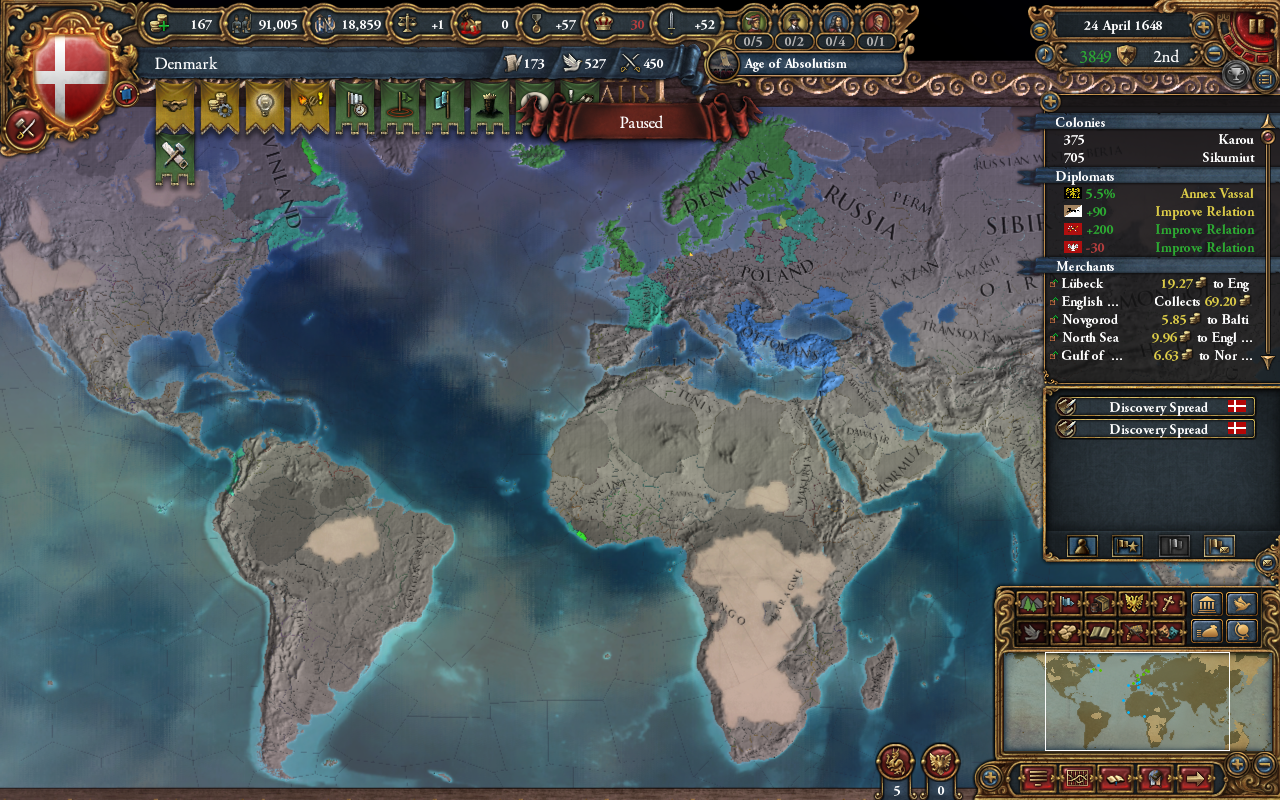The width and height of the screenshot is (1280, 800).
Task: Select the imperial eagle map mode
Action: coord(1134,604)
